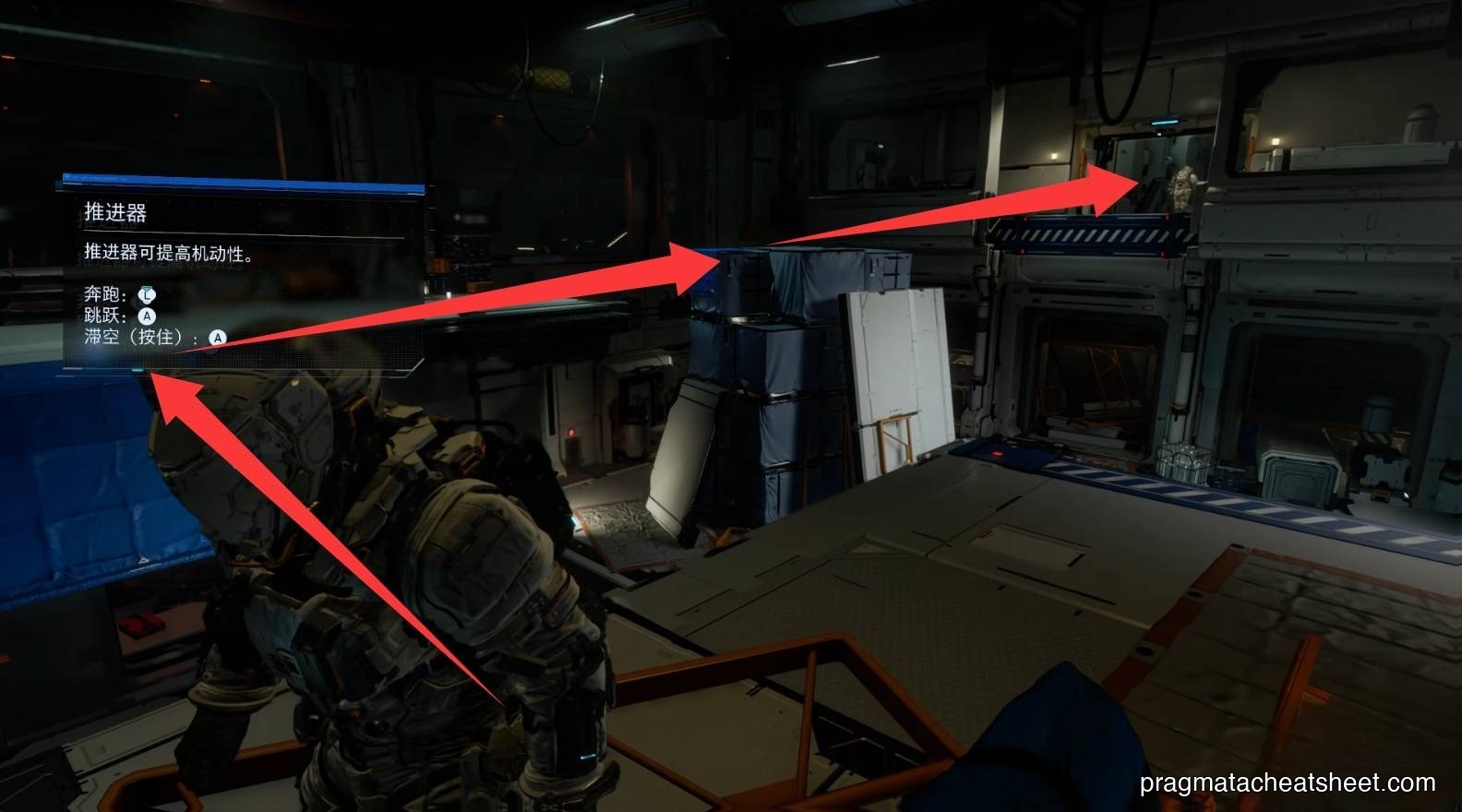The width and height of the screenshot is (1462, 812).
Task: Click the A button icon next to 跳跃
Action: (148, 316)
